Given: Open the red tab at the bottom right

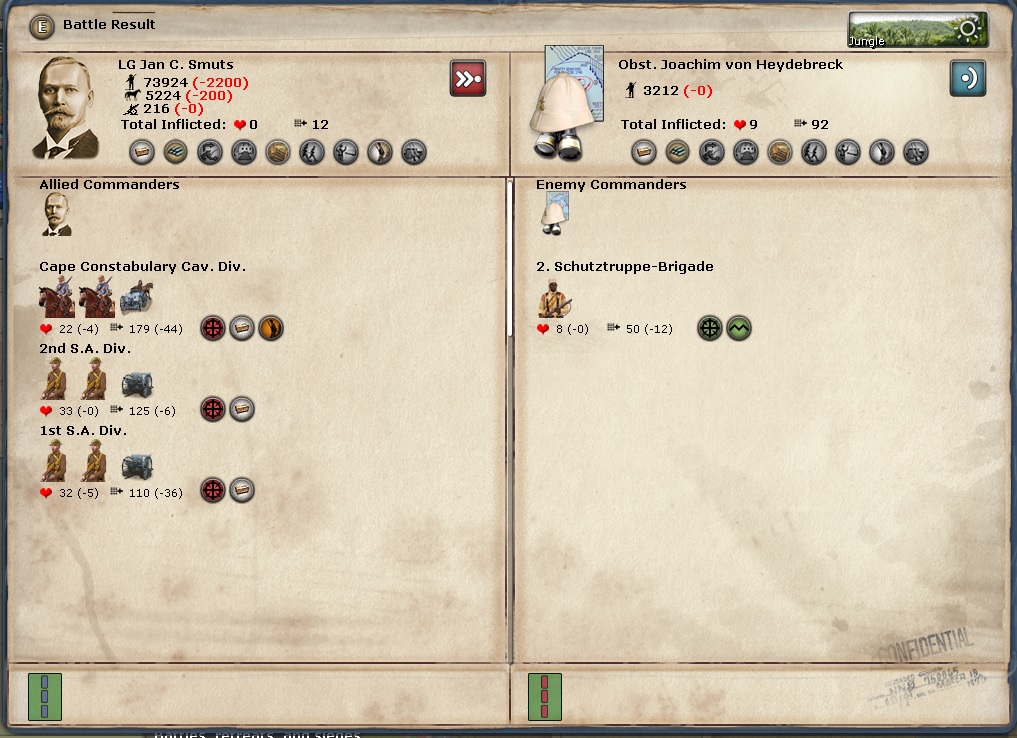Looking at the screenshot, I should point(545,696).
